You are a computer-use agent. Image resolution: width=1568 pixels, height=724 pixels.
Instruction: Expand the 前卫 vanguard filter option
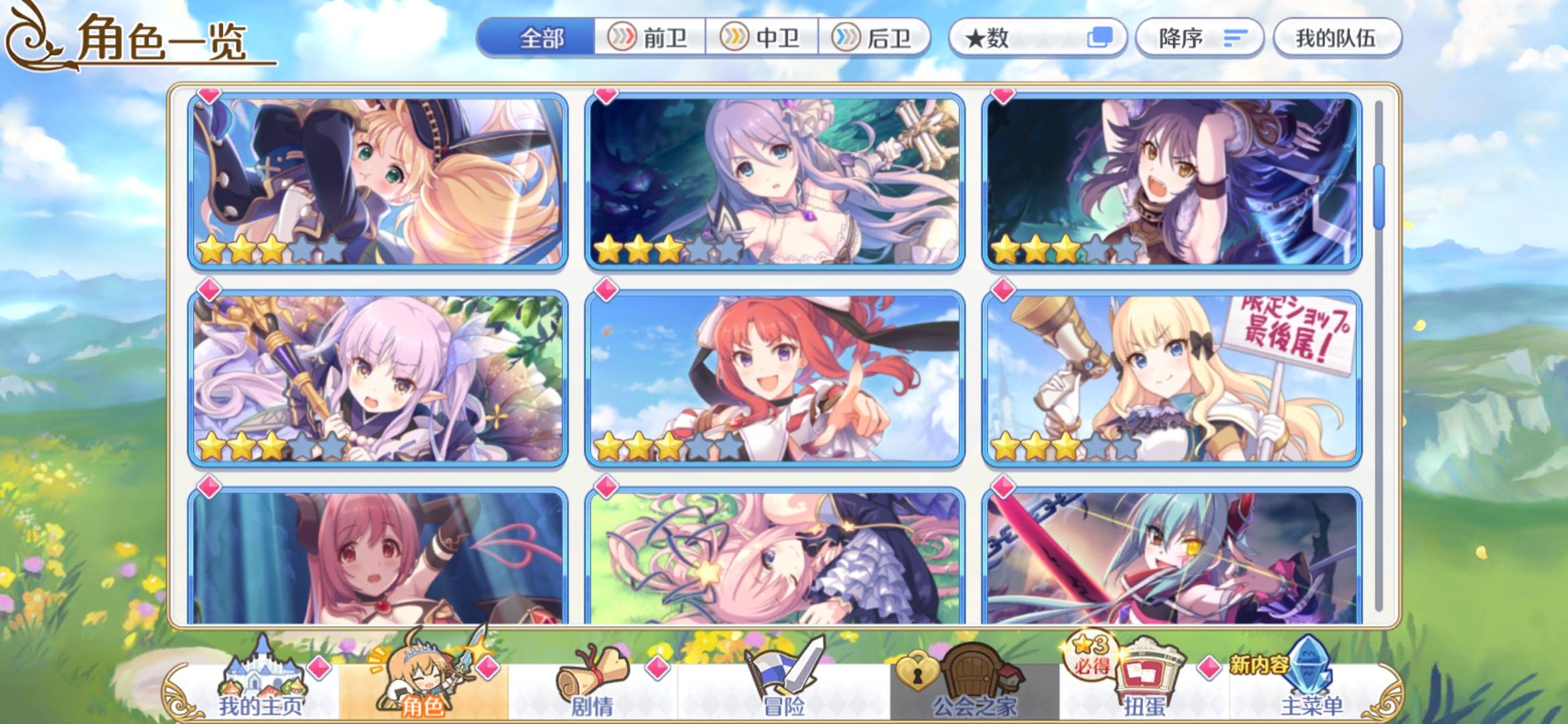point(648,38)
